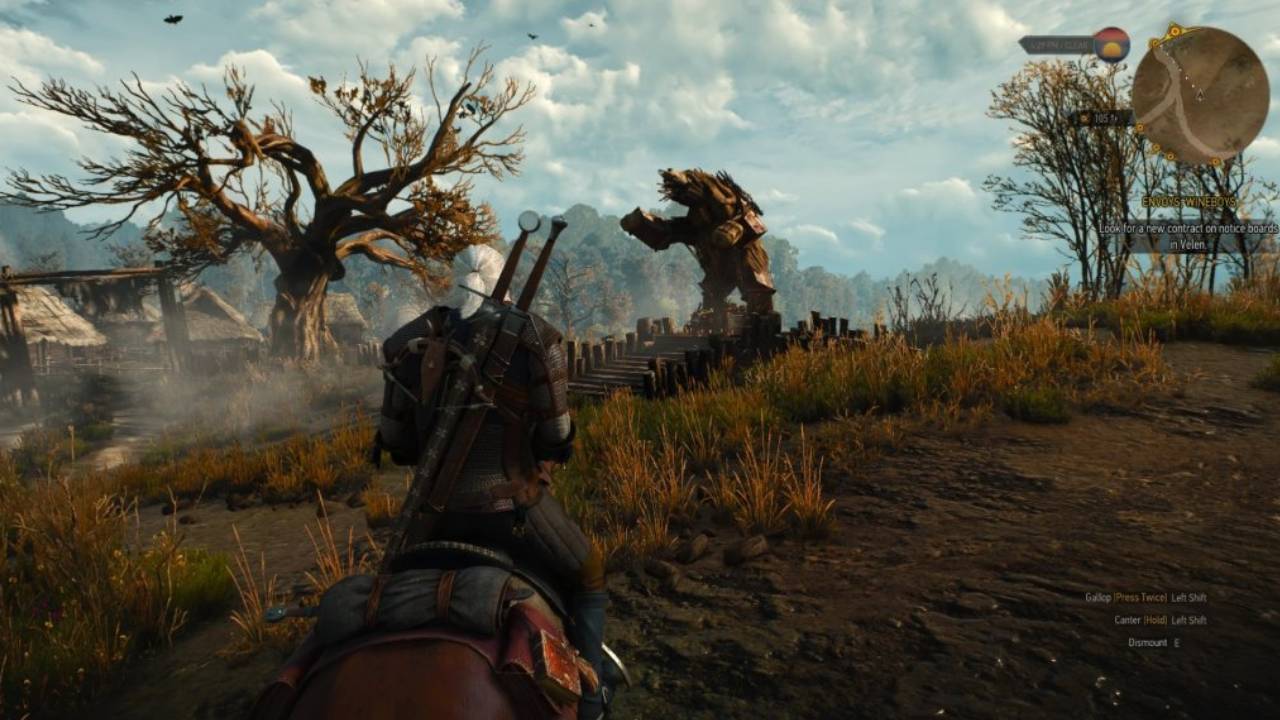Viewport: 1280px width, 720px height.
Task: Click the marker at the minimap's bottom edge
Action: coord(1170,156)
